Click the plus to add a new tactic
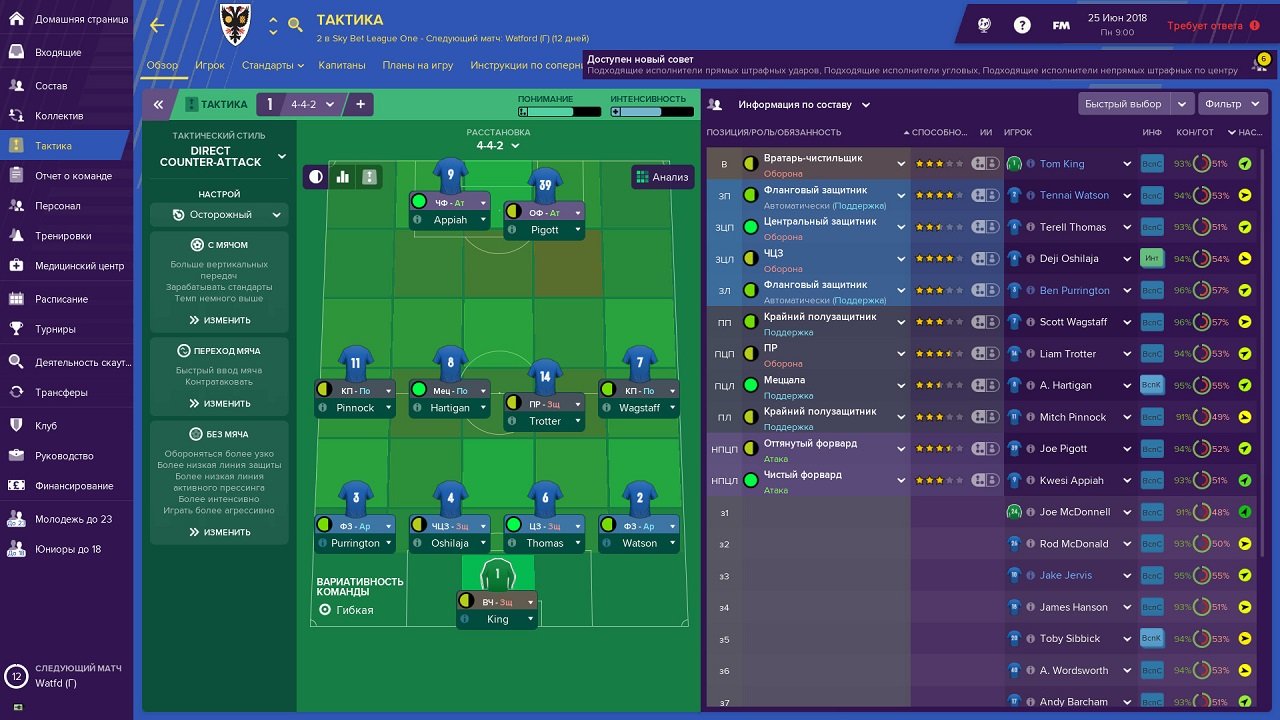Viewport: 1280px width, 720px height. [x=360, y=103]
